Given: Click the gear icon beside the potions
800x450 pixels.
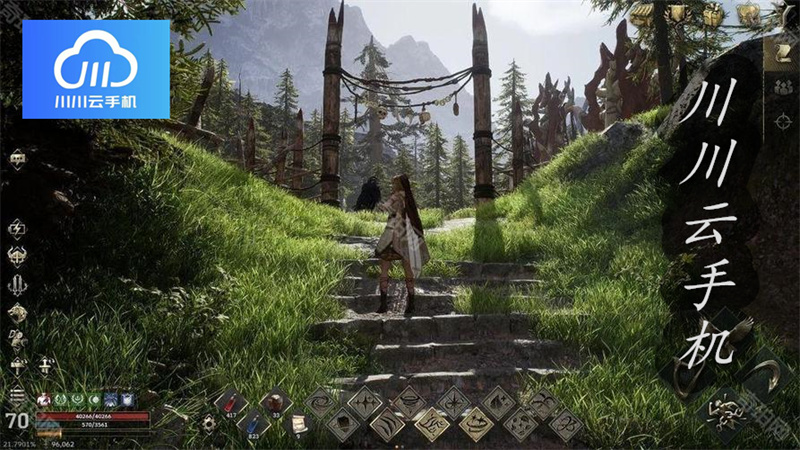Looking at the screenshot, I should coord(208,423).
